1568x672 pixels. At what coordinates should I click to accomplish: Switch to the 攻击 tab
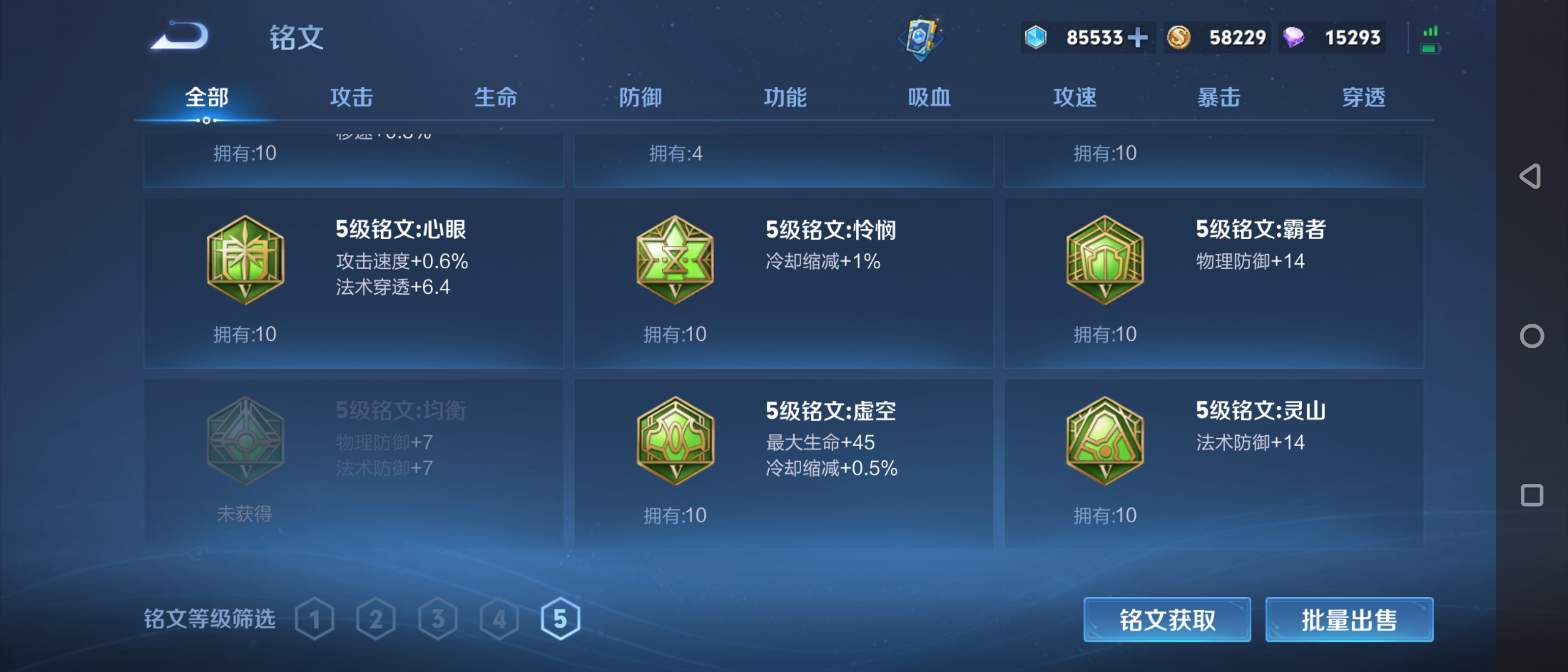tap(352, 97)
